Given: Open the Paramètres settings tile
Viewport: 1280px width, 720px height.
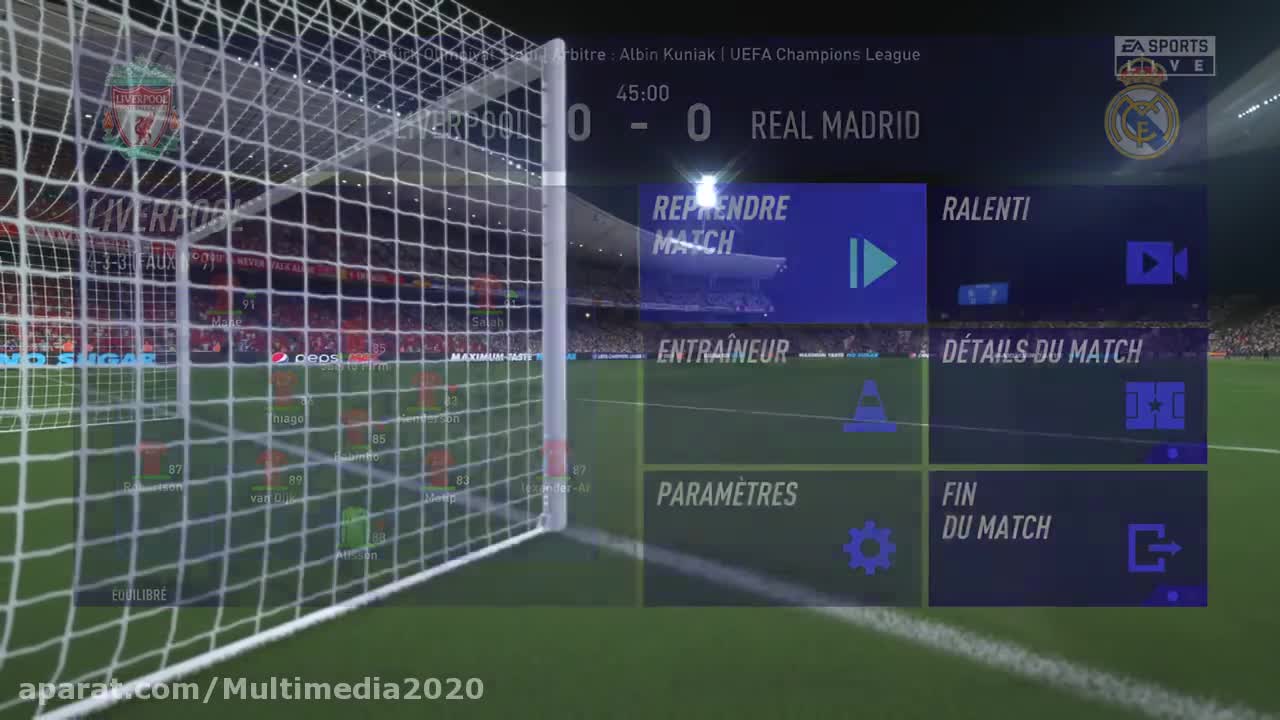Looking at the screenshot, I should click(782, 538).
